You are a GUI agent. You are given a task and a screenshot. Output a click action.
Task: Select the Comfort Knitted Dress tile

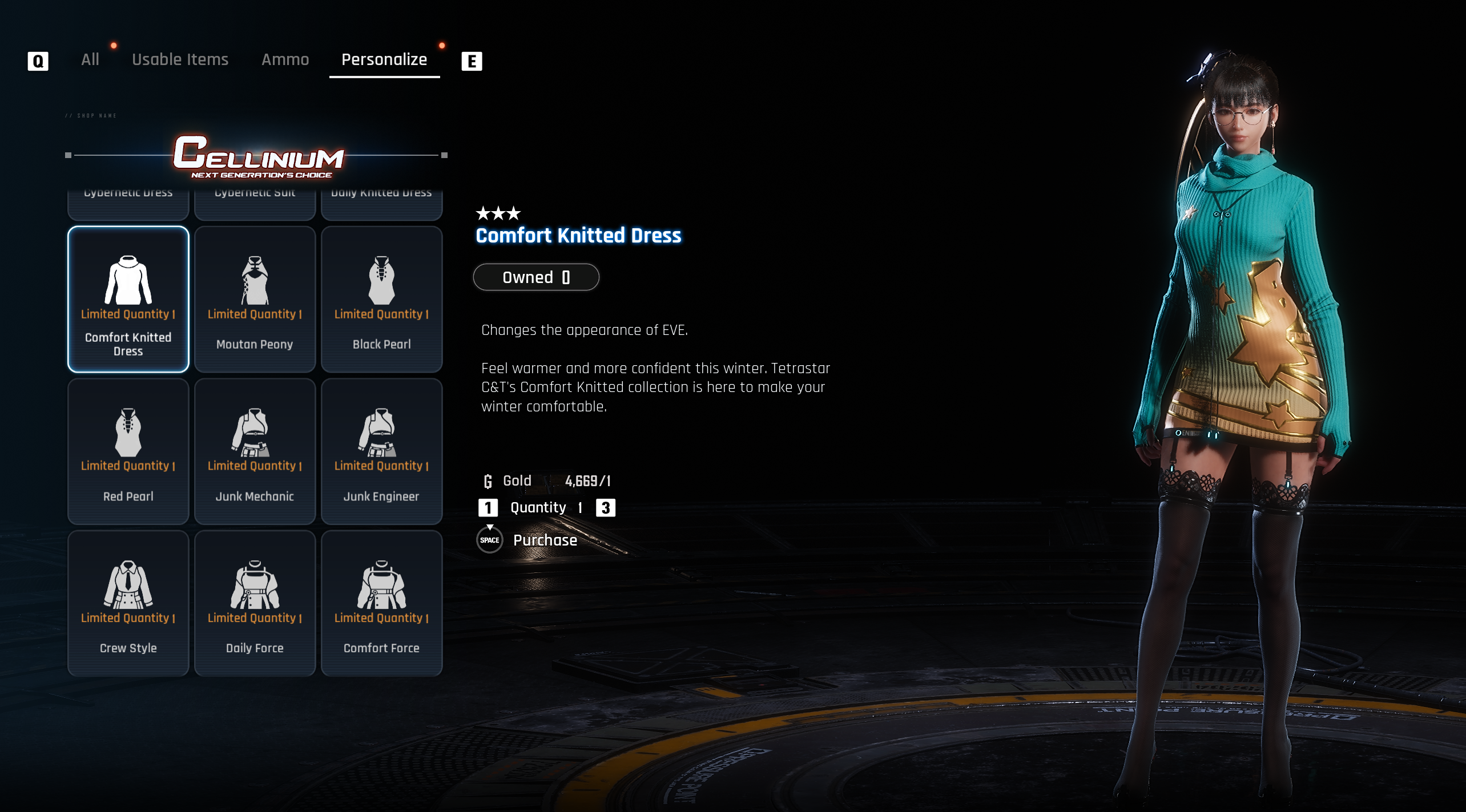128,300
